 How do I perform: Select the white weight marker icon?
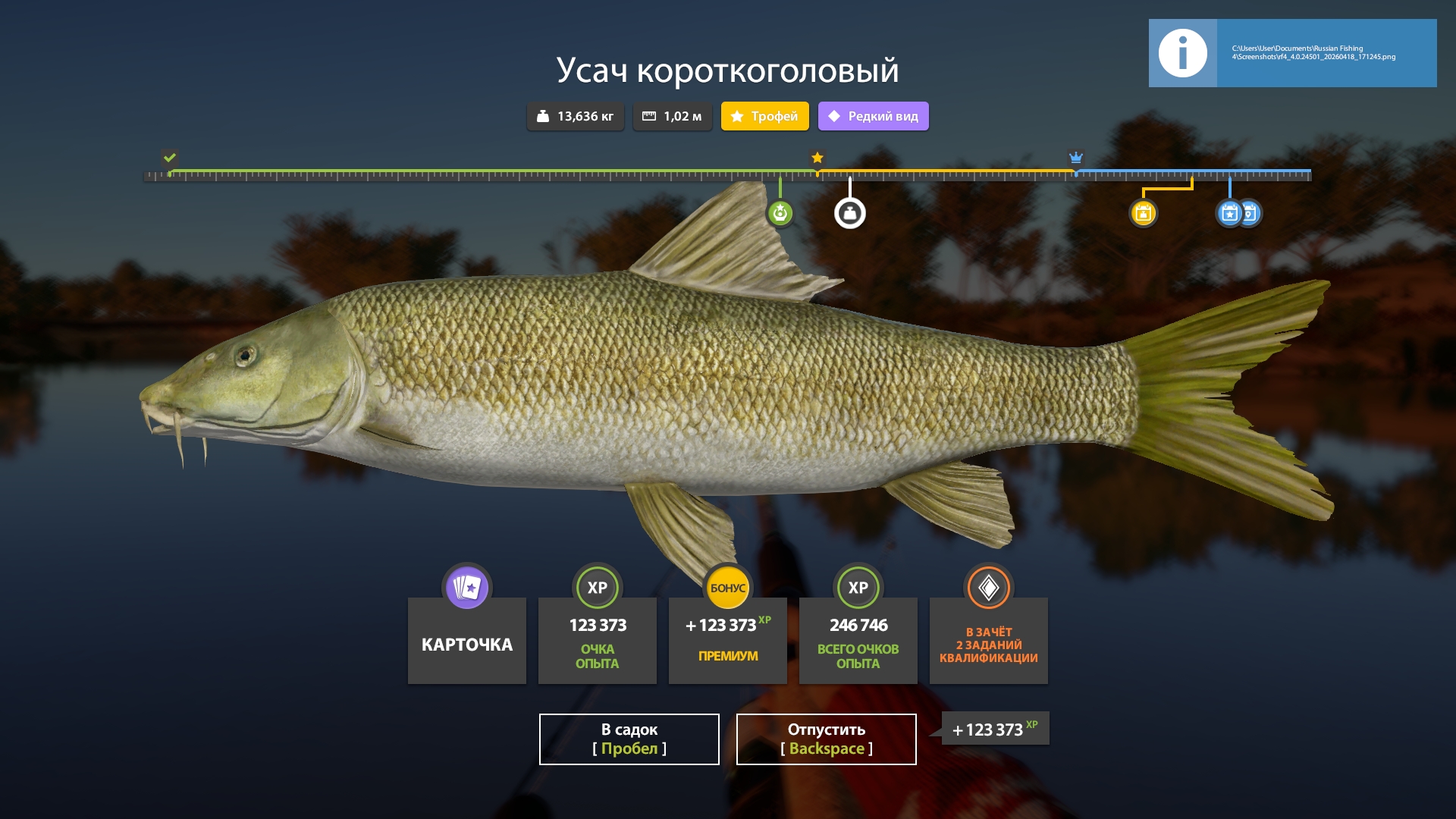[x=851, y=213]
